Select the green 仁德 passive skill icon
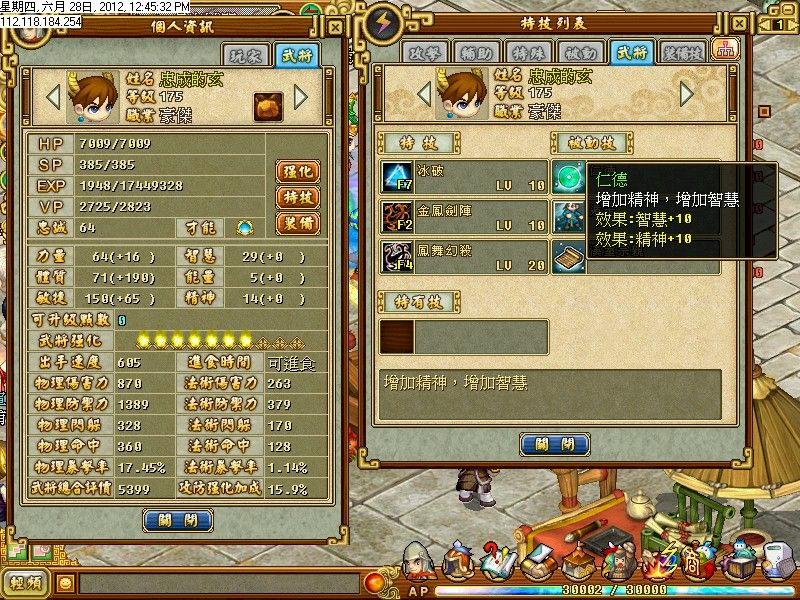 pos(568,177)
